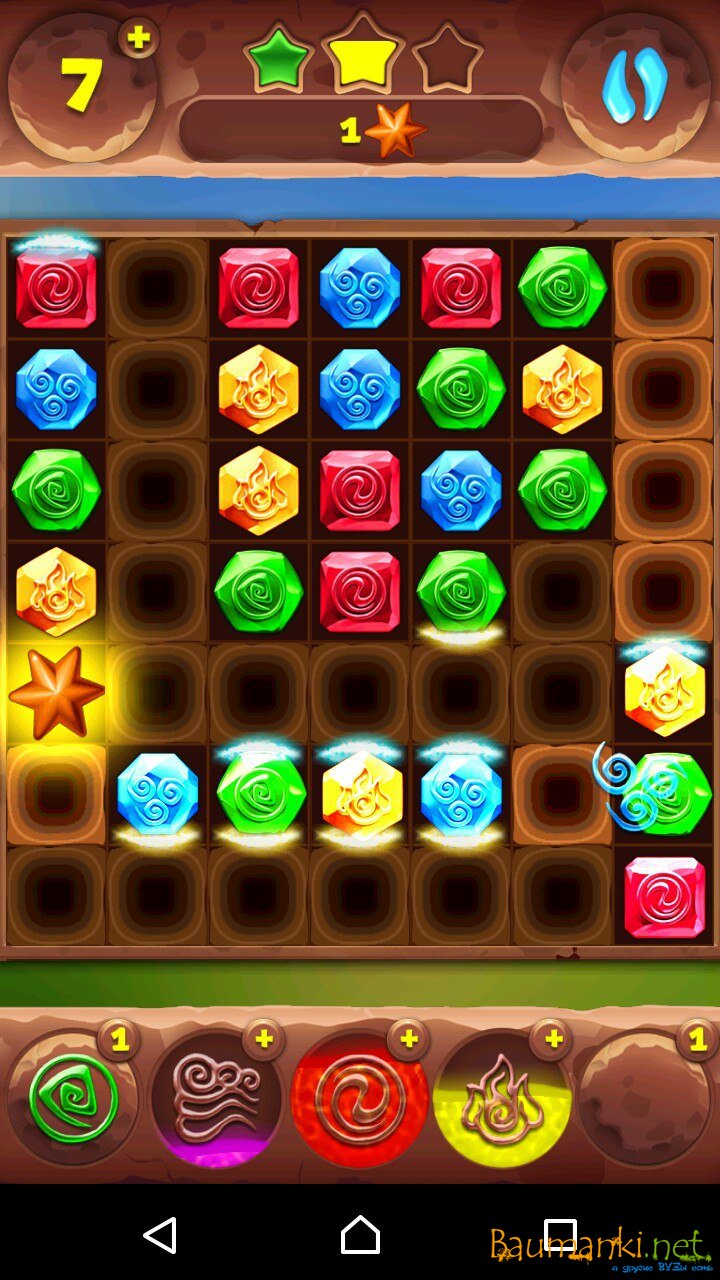
Task: Activate the green earth swirl booster
Action: [x=72, y=1099]
